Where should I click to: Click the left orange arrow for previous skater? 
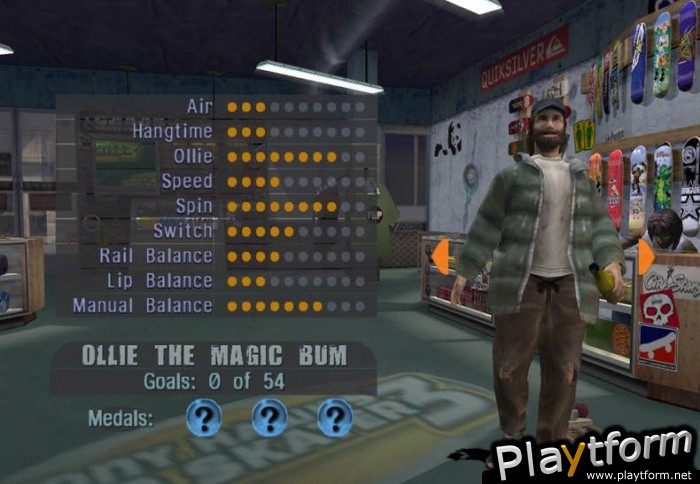439,257
